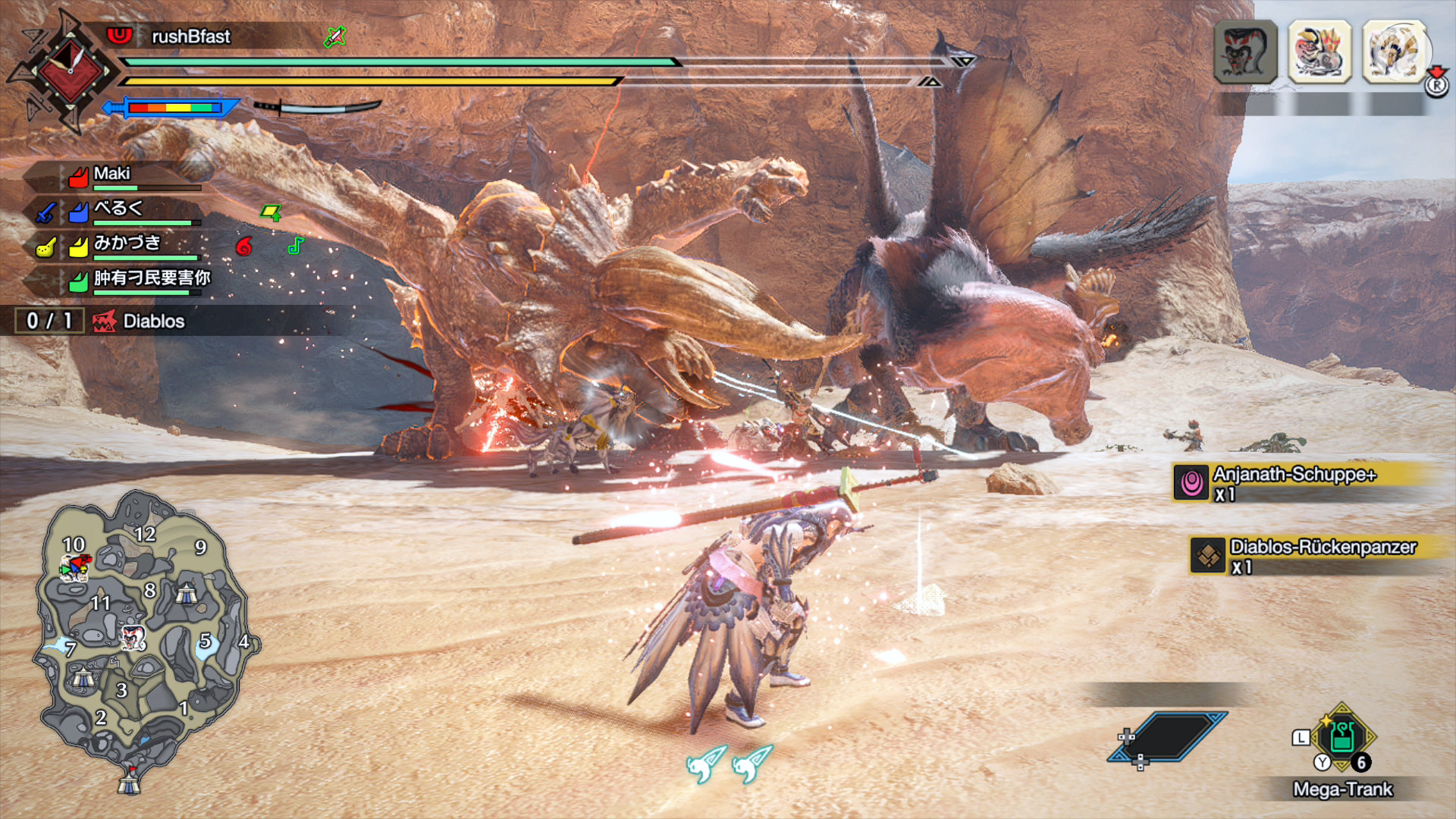Select the green-icon fourth party member row
The height and width of the screenshot is (819, 1456).
(x=152, y=279)
